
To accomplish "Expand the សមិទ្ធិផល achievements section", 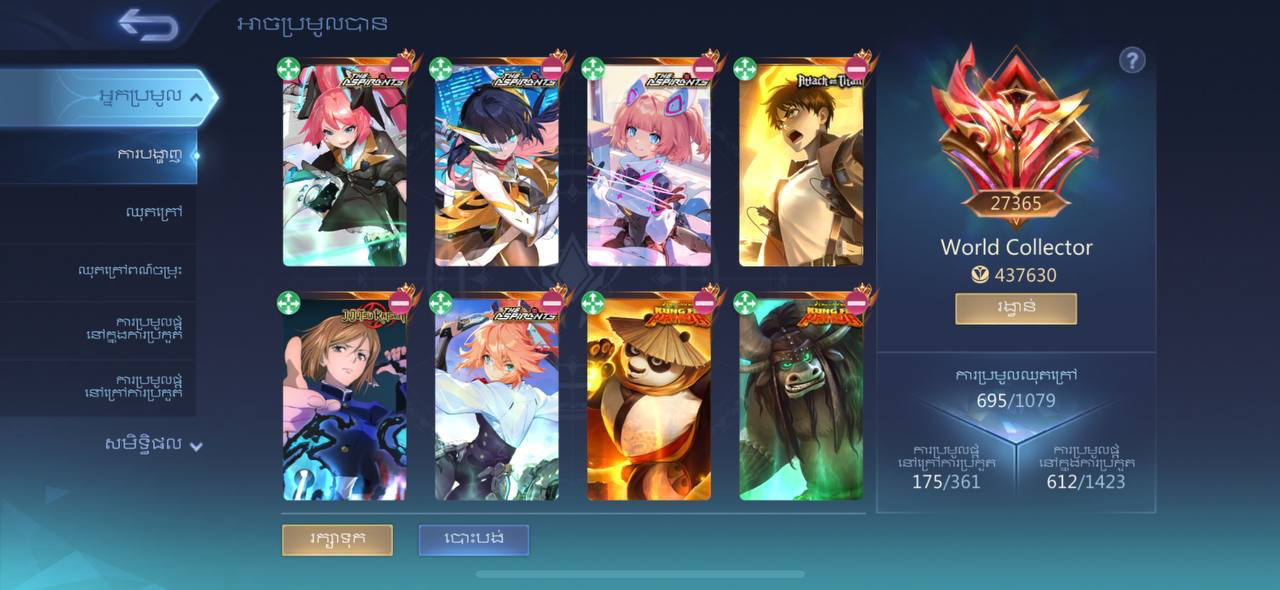I will [x=196, y=445].
